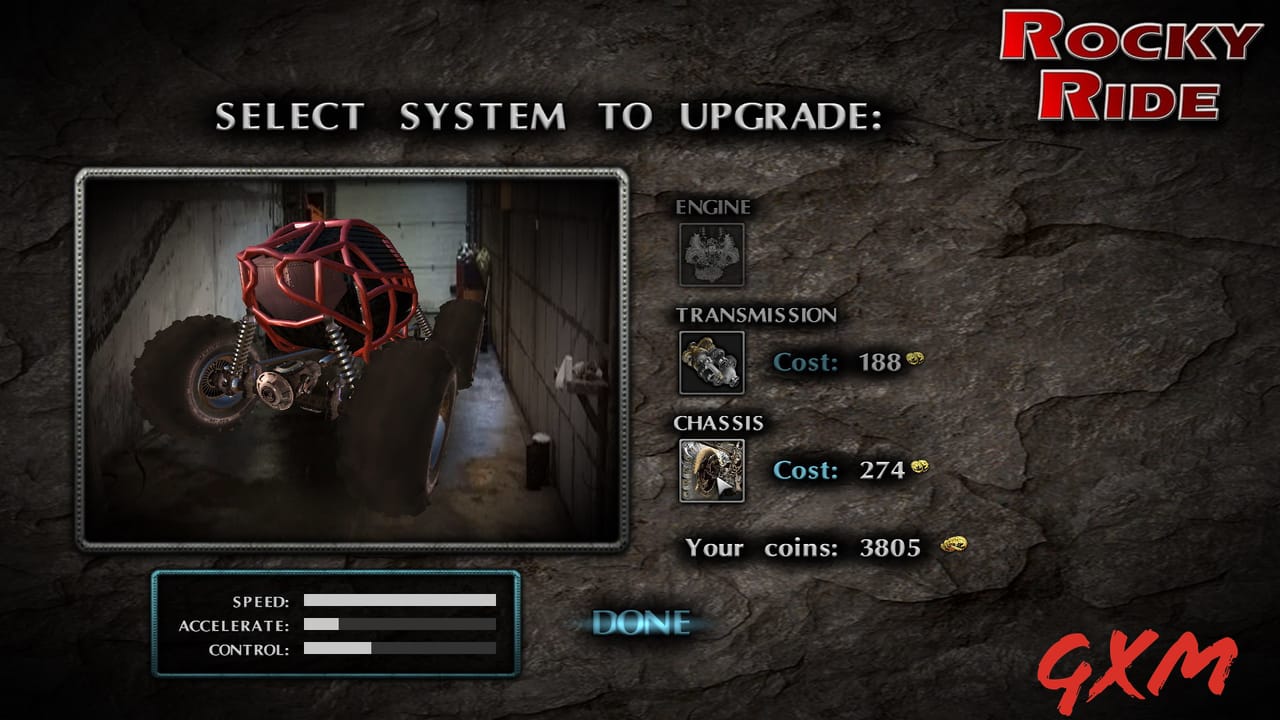Click the coin icon beside Transmission cost
The image size is (1280, 720).
click(x=915, y=360)
